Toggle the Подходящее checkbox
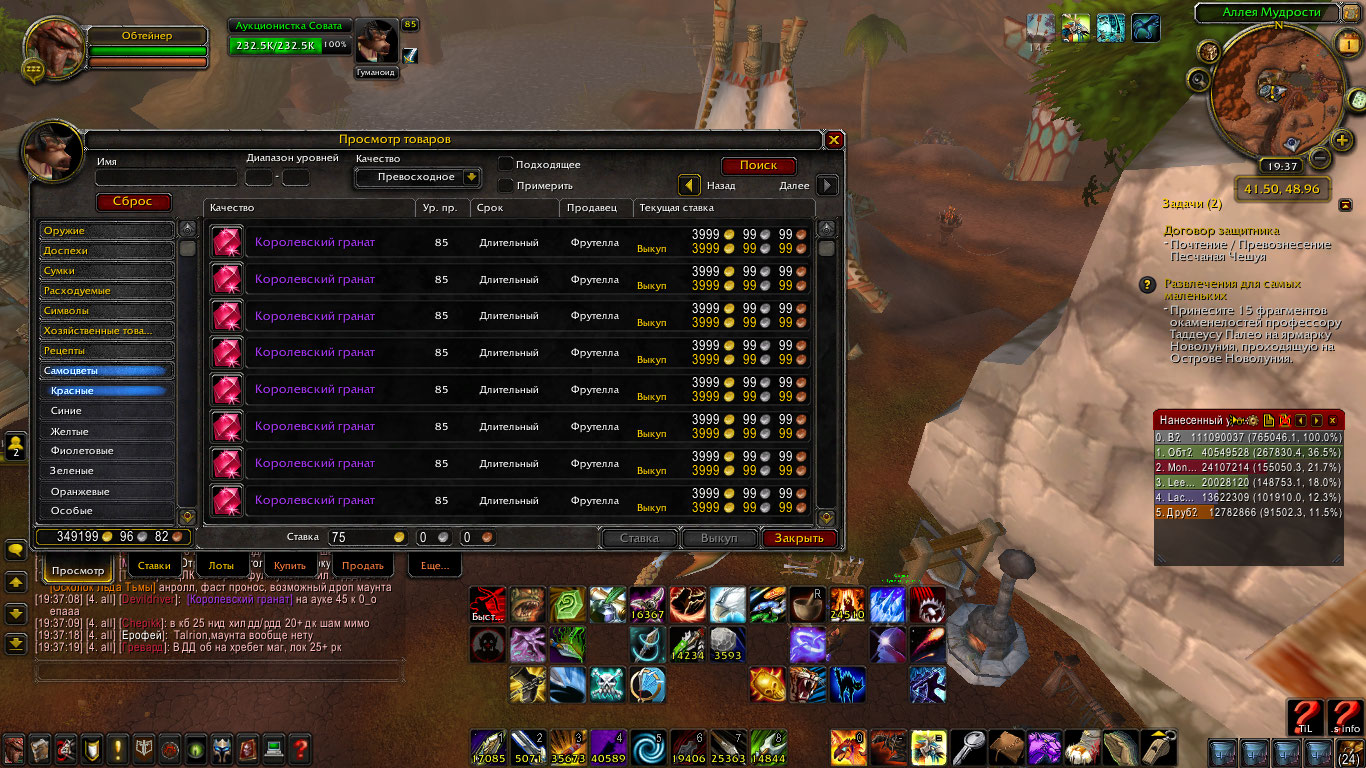The height and width of the screenshot is (768, 1366). 507,164
